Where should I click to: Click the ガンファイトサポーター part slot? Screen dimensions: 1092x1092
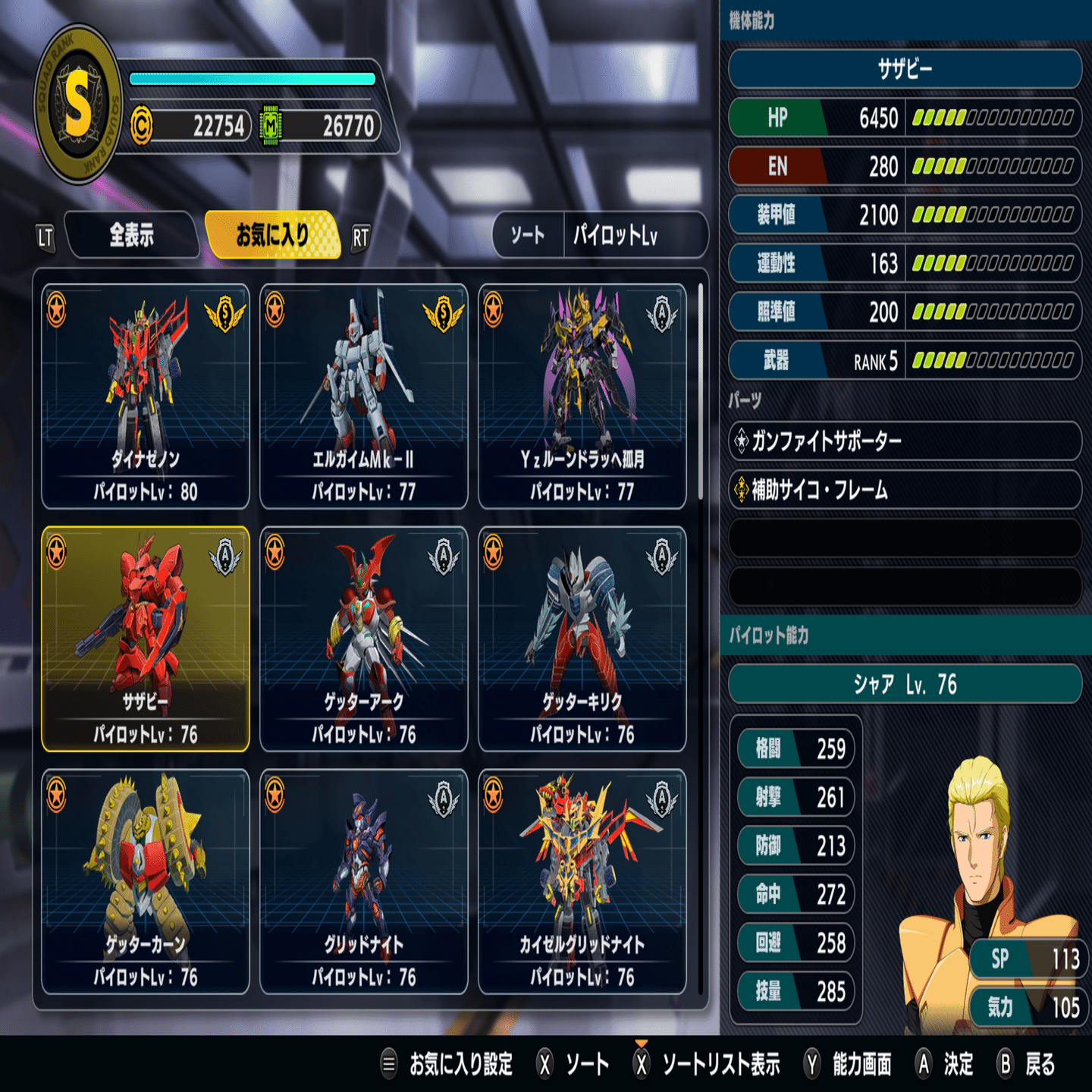click(904, 441)
